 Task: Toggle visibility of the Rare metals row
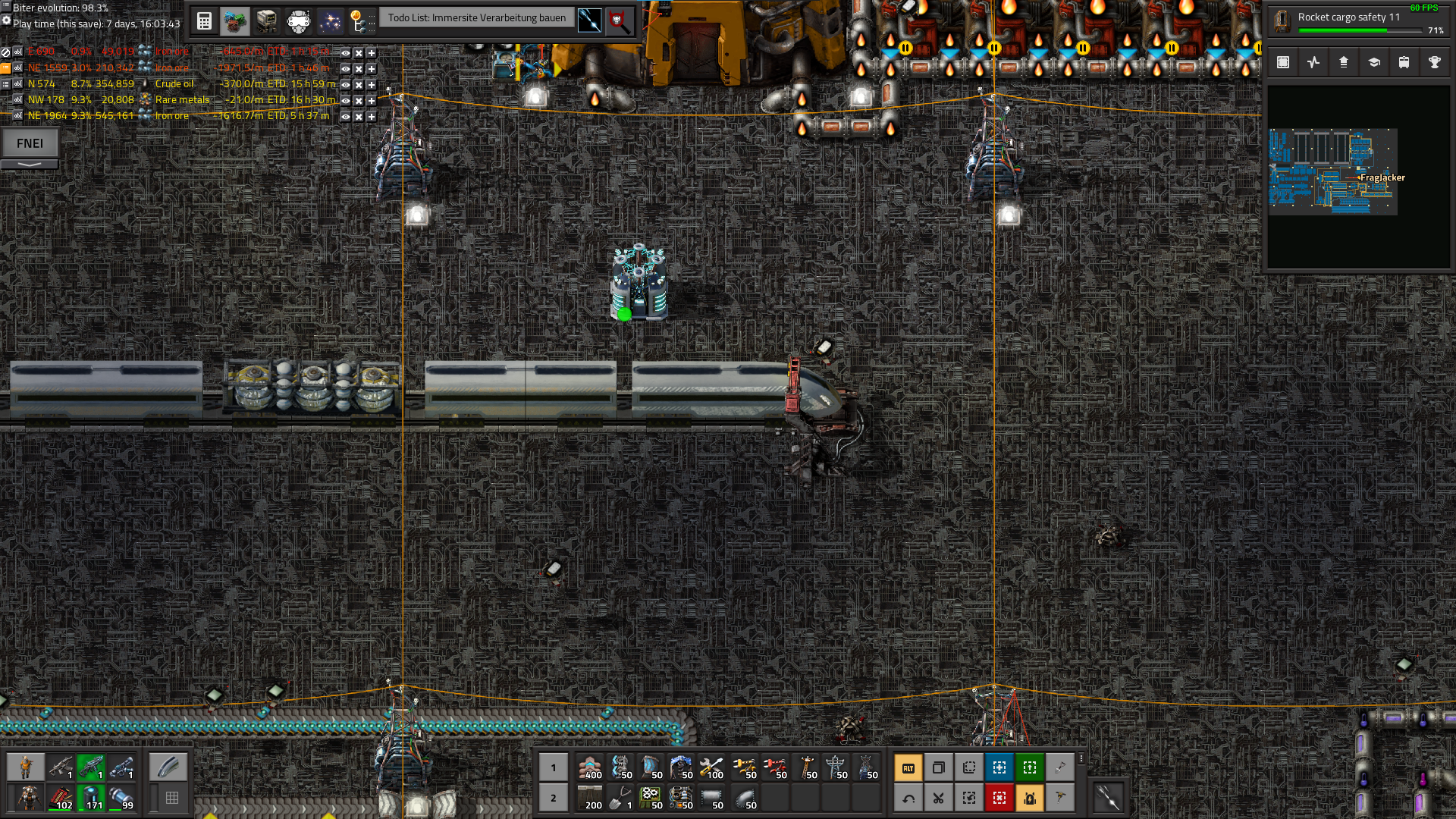(x=345, y=100)
